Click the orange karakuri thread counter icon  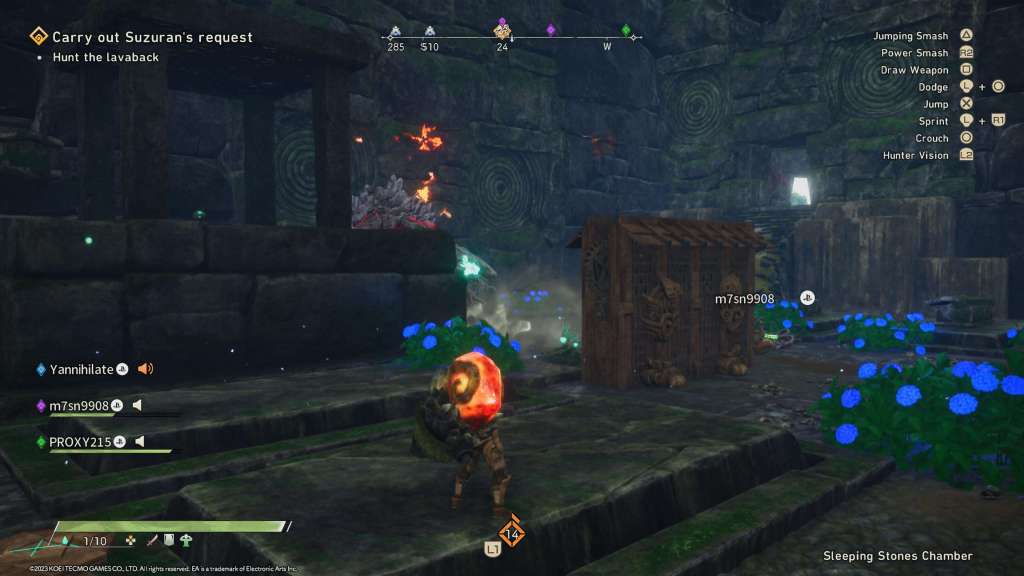(x=512, y=533)
